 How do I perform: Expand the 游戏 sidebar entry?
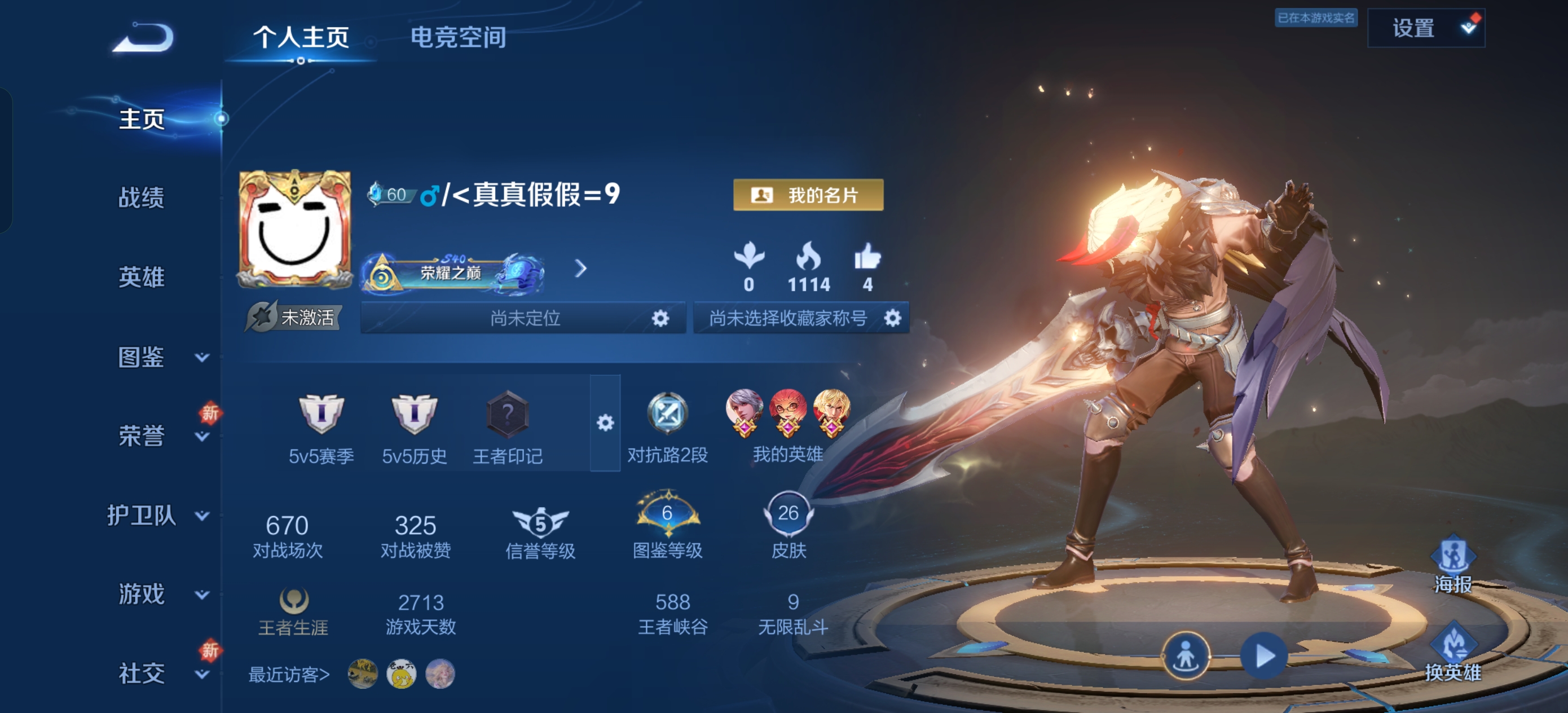pos(158,595)
